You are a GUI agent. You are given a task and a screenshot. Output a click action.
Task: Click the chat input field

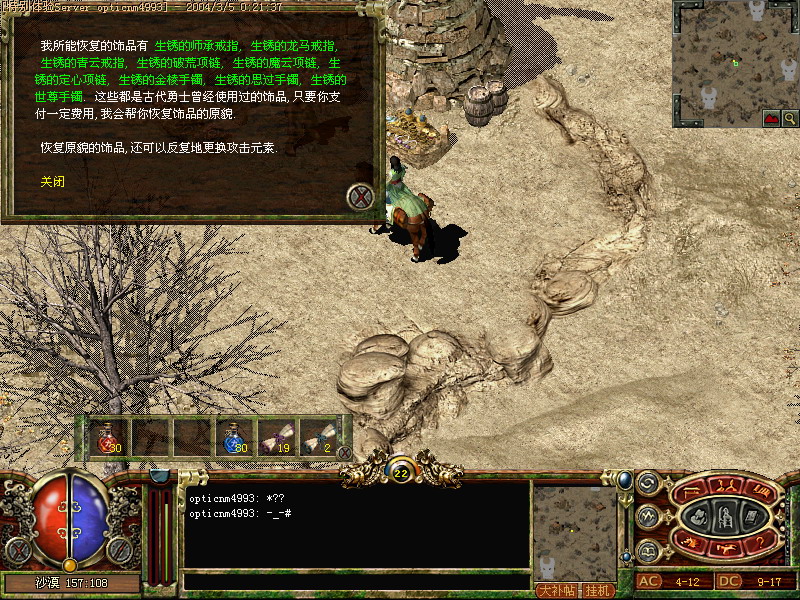[355, 580]
